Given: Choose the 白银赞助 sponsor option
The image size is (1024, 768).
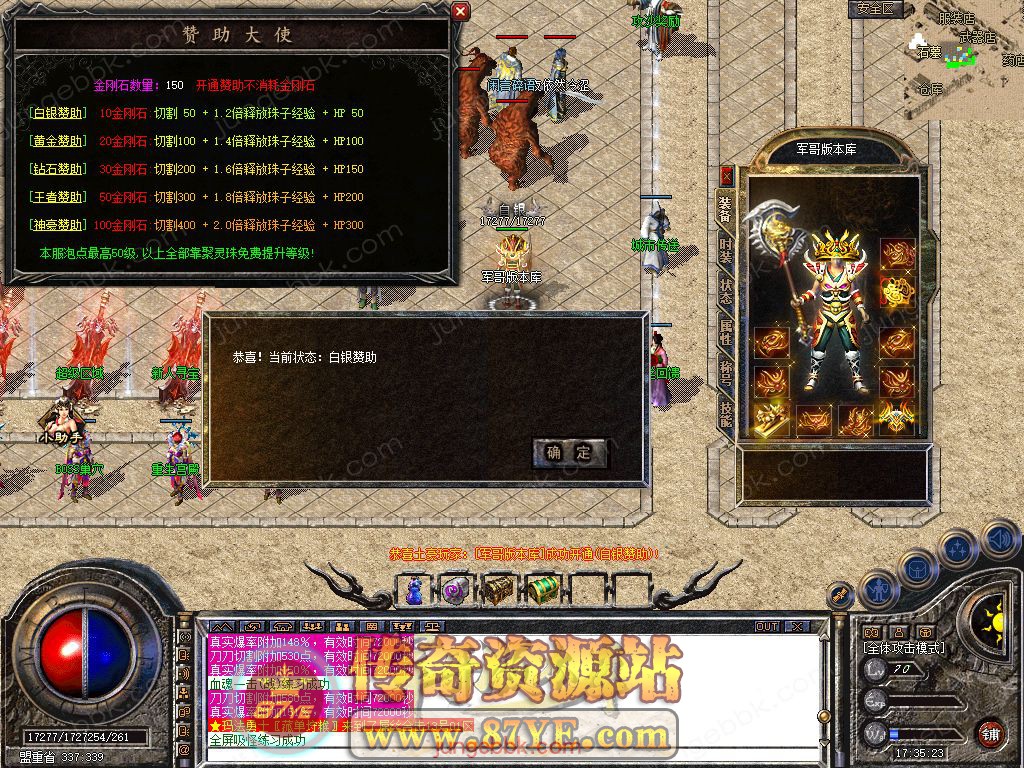Looking at the screenshot, I should (x=58, y=113).
